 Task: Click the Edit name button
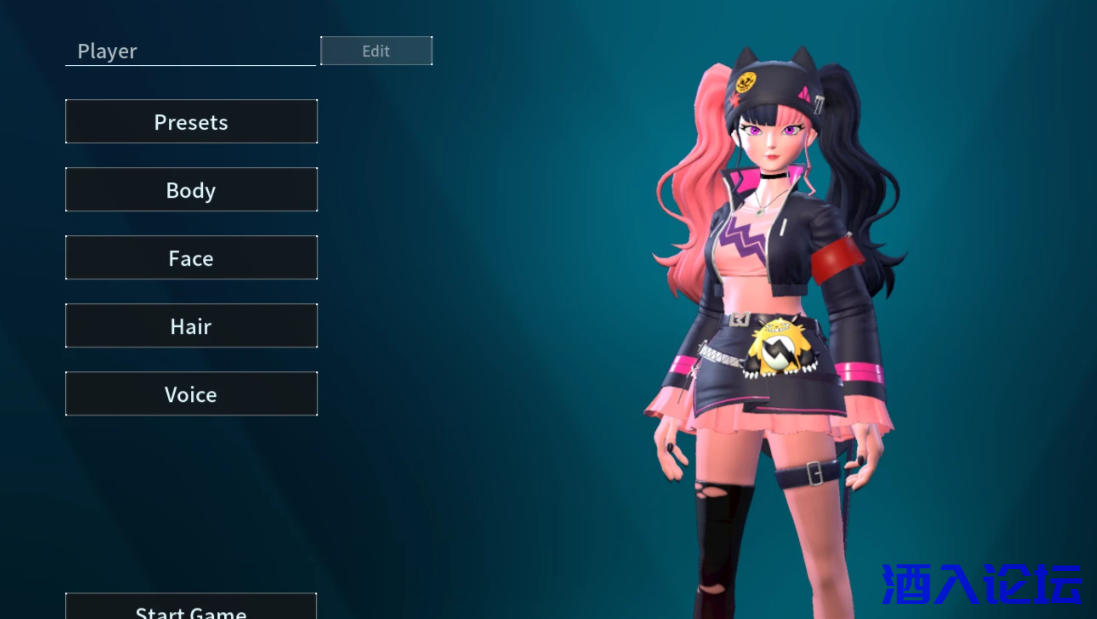(376, 51)
